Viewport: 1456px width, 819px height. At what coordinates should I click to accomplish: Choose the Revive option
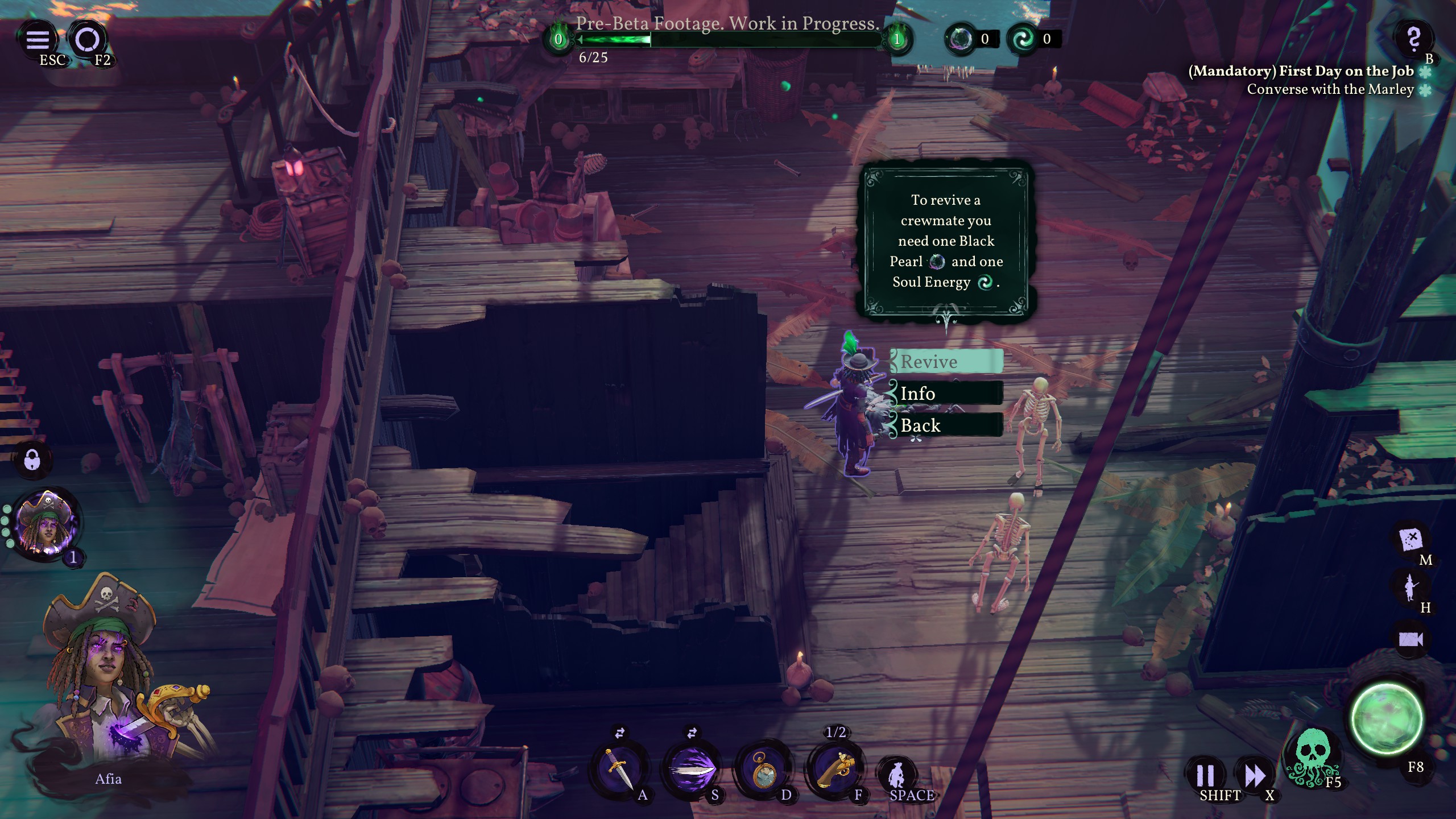[x=946, y=362]
